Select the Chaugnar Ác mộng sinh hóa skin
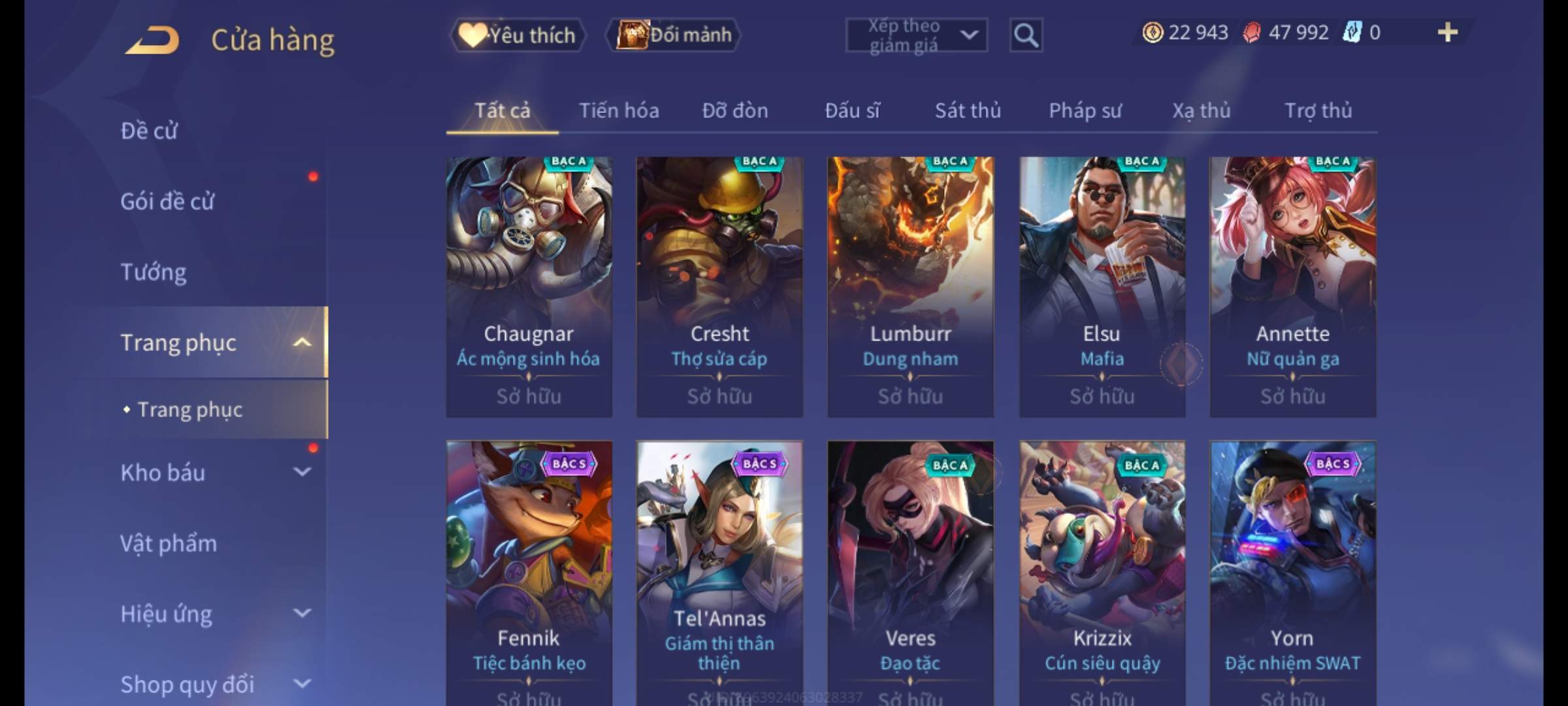Image resolution: width=1568 pixels, height=706 pixels. 529,286
